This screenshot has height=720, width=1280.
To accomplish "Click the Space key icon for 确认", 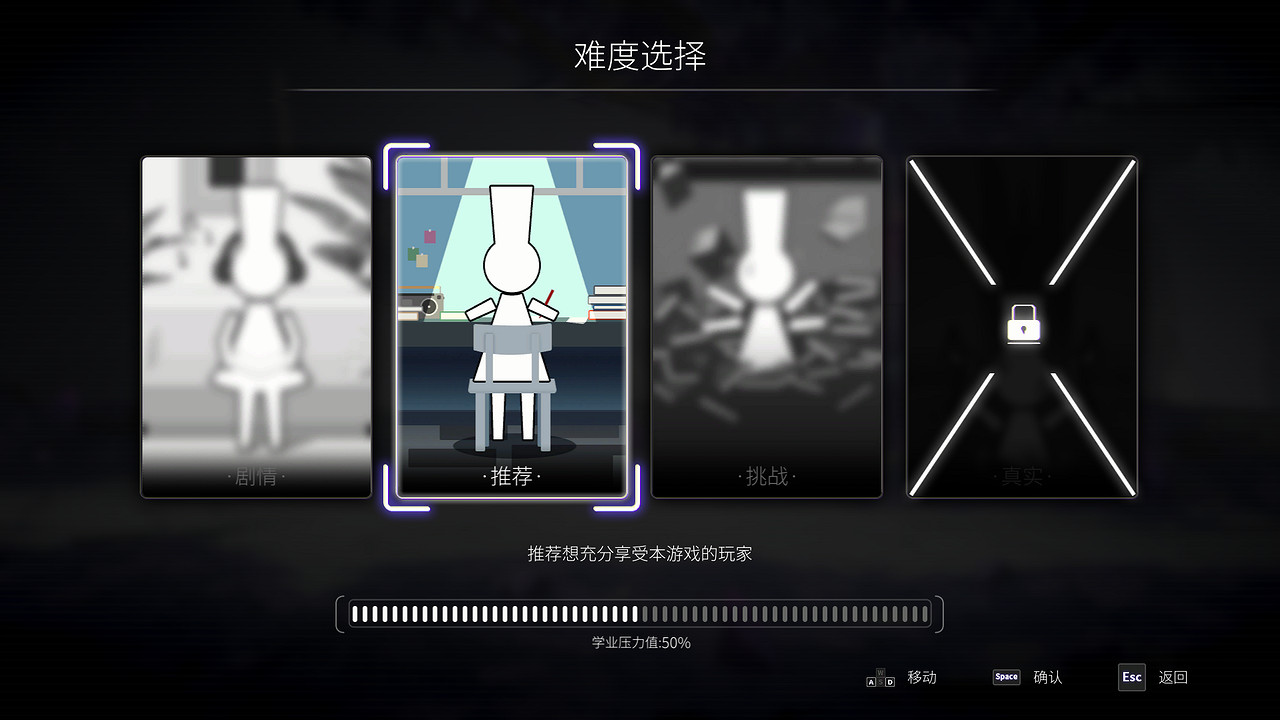I will (1006, 677).
